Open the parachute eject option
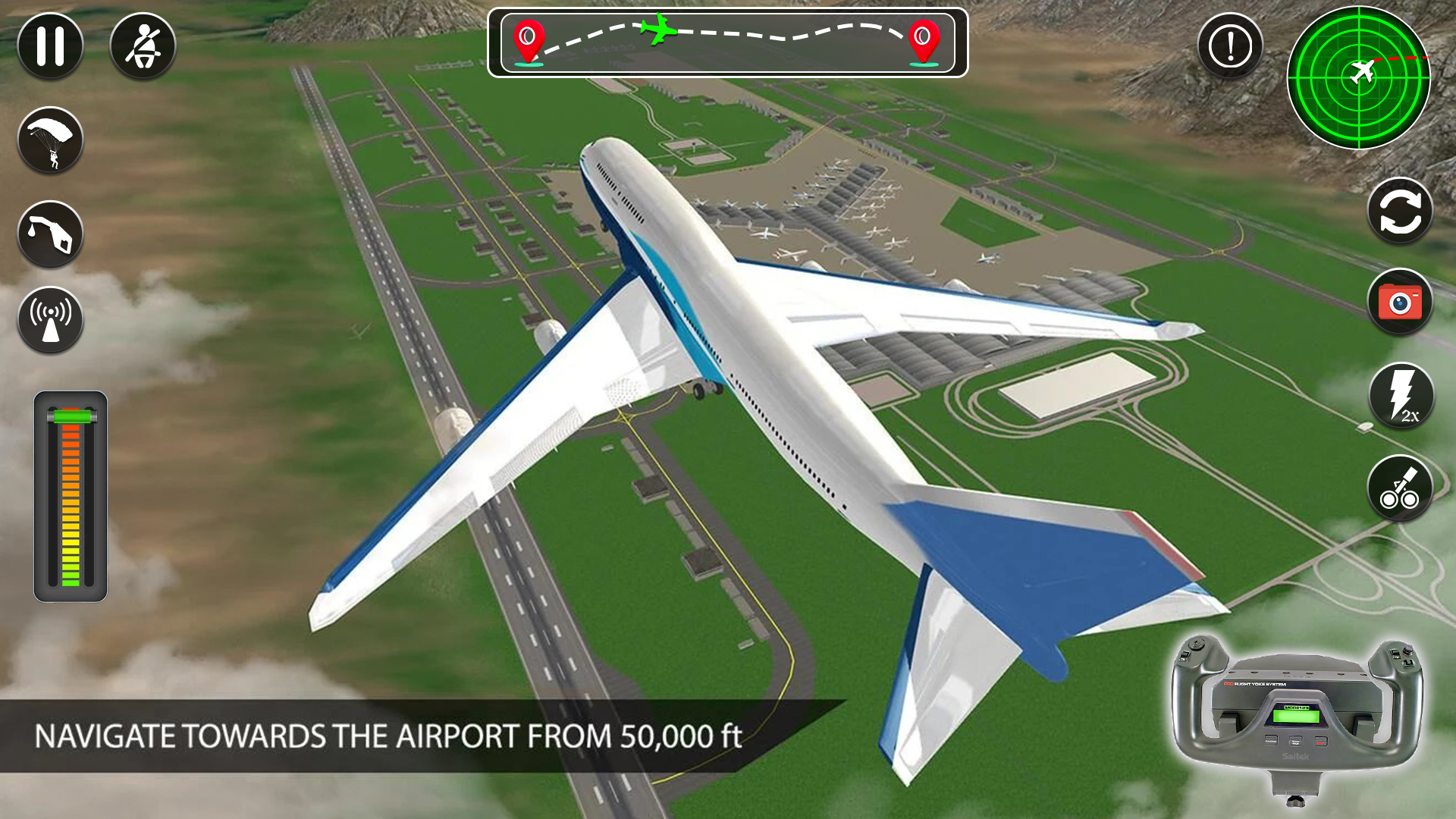1456x819 pixels. click(49, 140)
